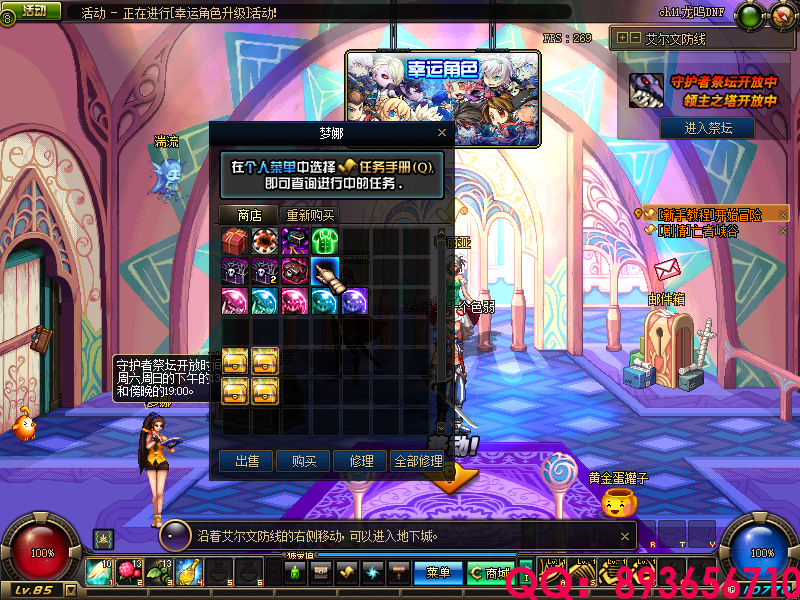Switch to the 重新购买 tab
The image size is (800, 600).
click(x=310, y=214)
